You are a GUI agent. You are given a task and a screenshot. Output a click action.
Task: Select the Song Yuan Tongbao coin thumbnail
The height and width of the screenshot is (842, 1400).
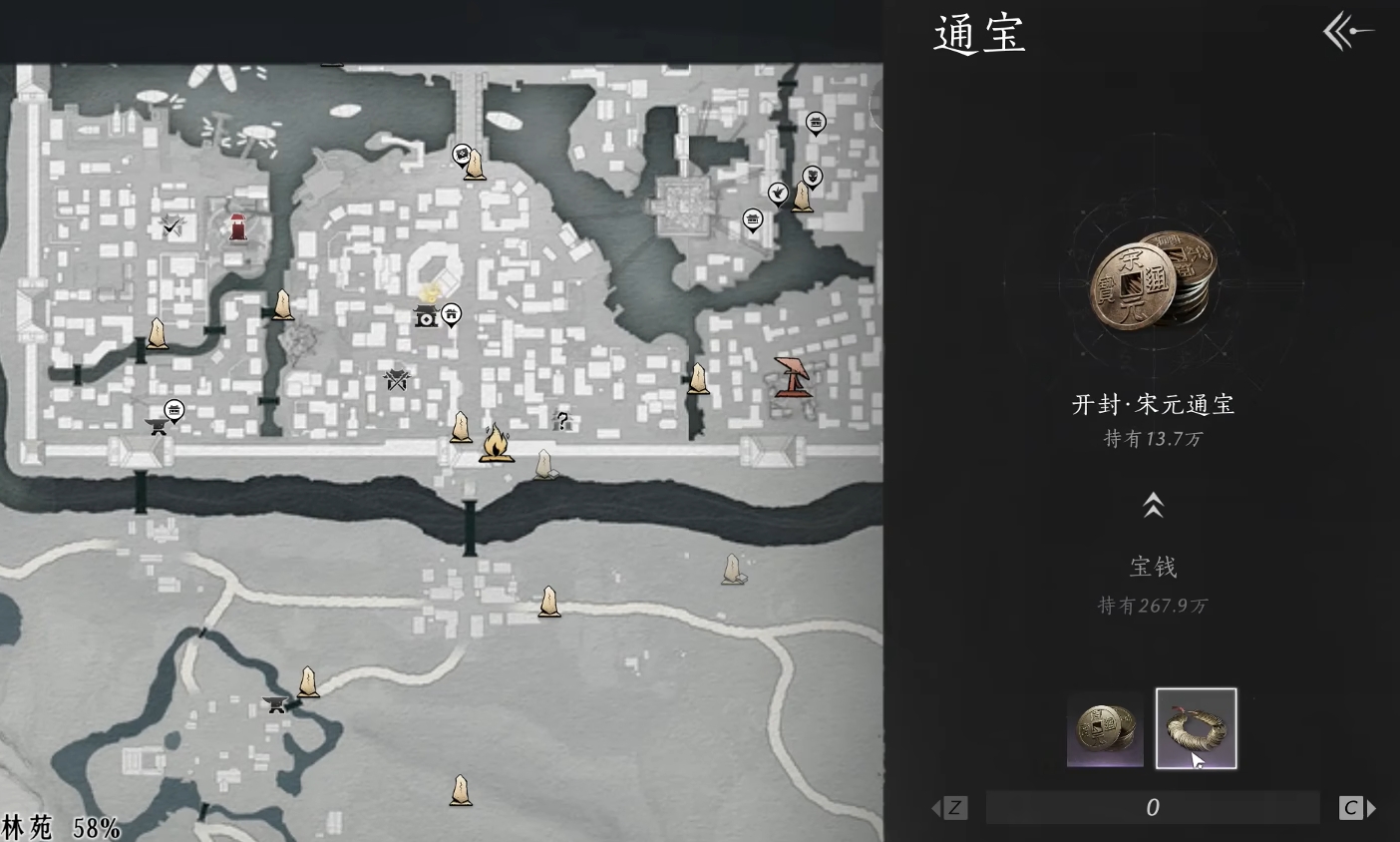point(1105,729)
